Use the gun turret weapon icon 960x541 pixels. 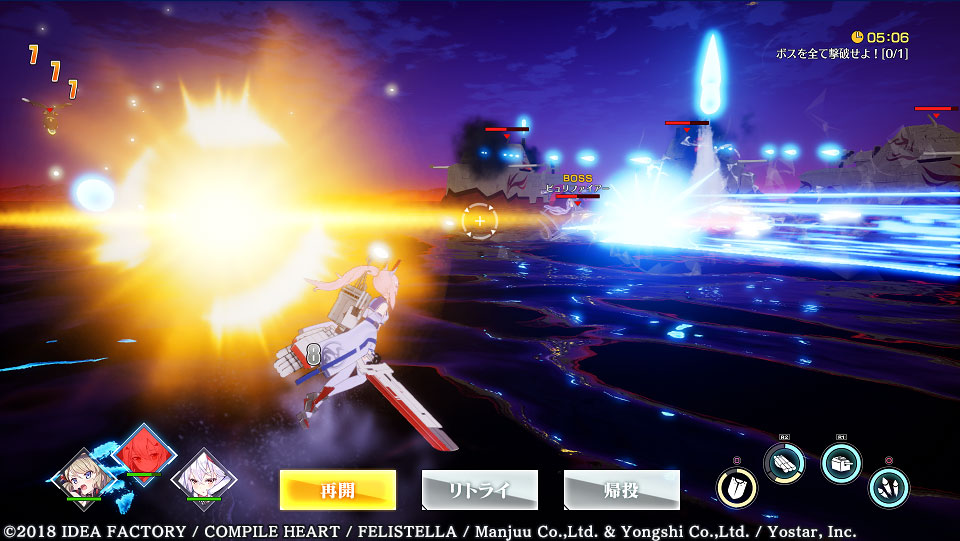point(841,463)
